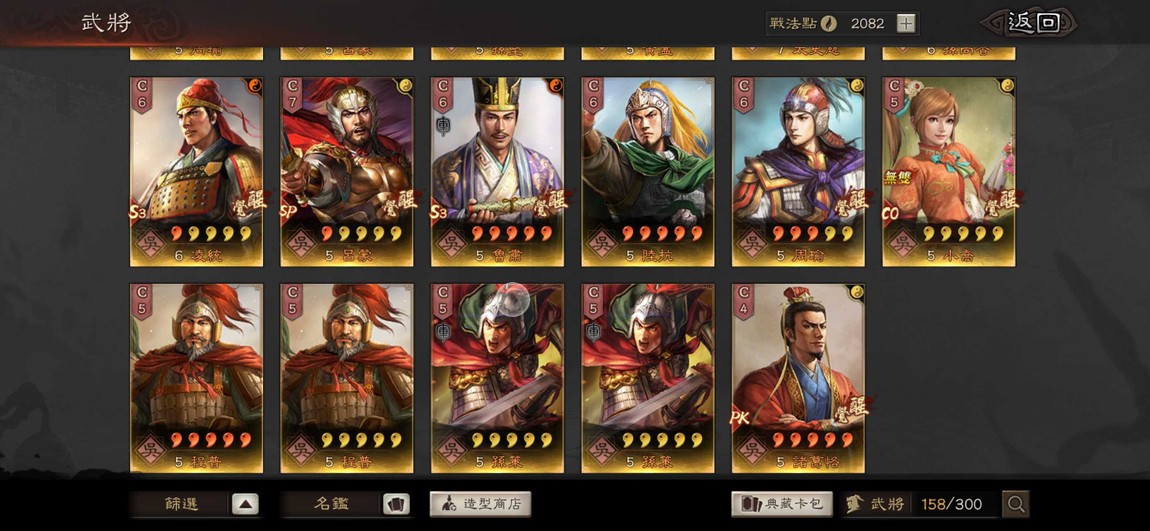Open the 諸葛恪 PK general card
This screenshot has width=1150, height=531.
click(798, 377)
